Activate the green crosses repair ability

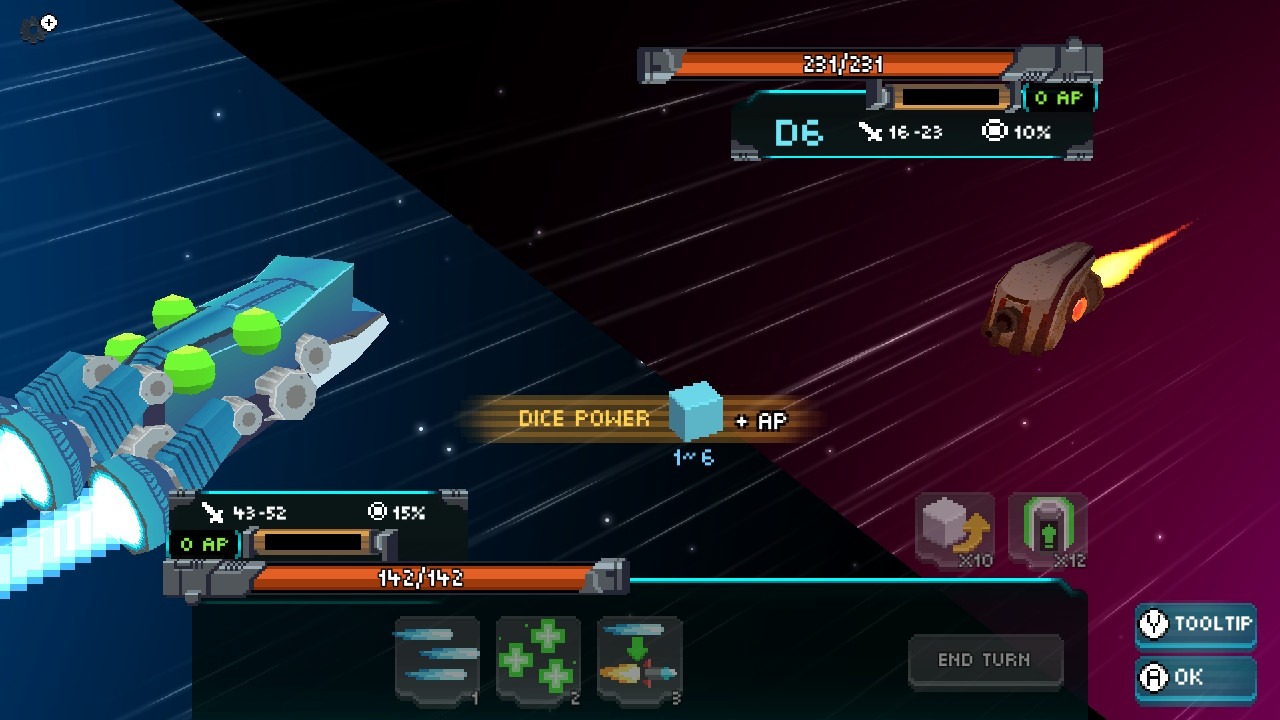[538, 657]
